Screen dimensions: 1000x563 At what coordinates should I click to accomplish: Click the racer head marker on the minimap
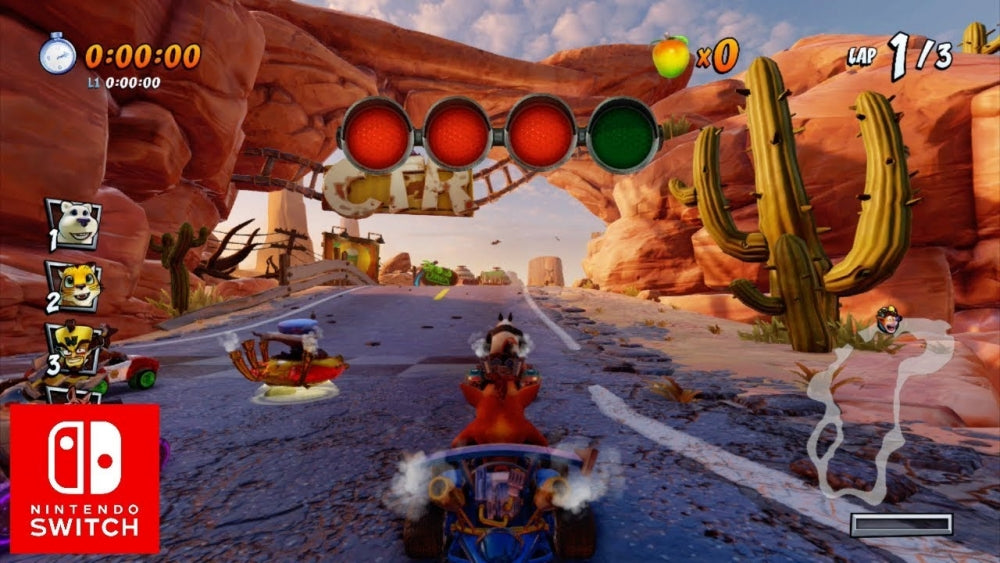[x=887, y=321]
